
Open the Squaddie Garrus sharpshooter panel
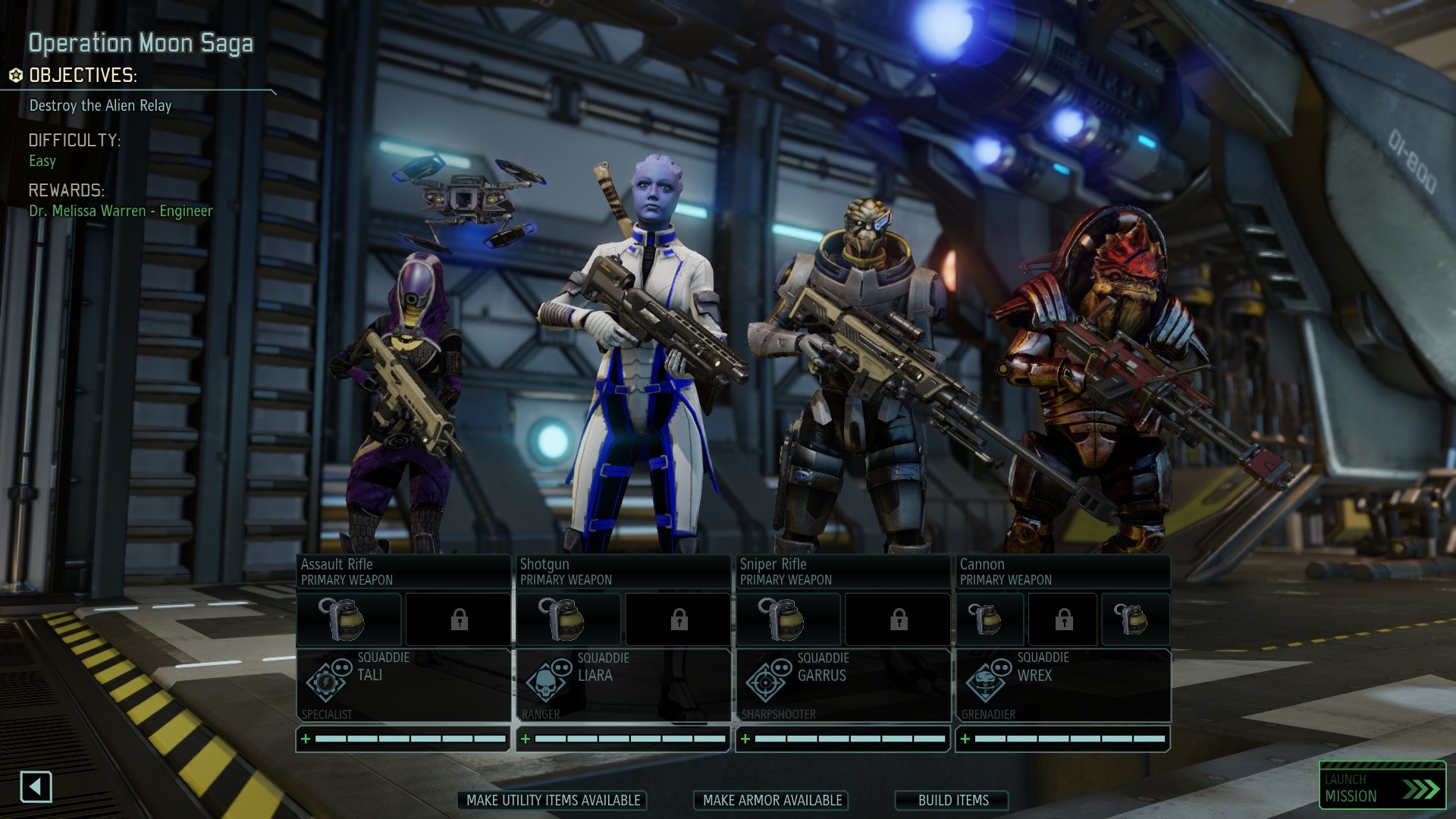coord(843,685)
